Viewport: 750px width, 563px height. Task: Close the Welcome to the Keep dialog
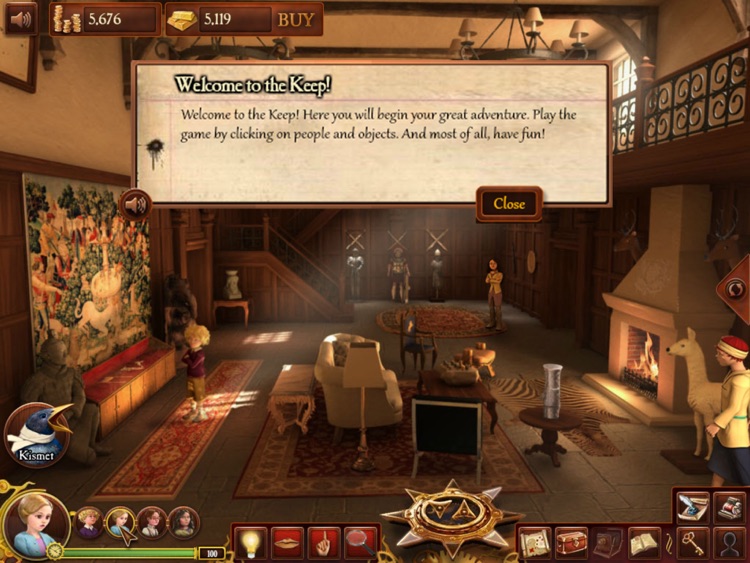click(x=509, y=204)
